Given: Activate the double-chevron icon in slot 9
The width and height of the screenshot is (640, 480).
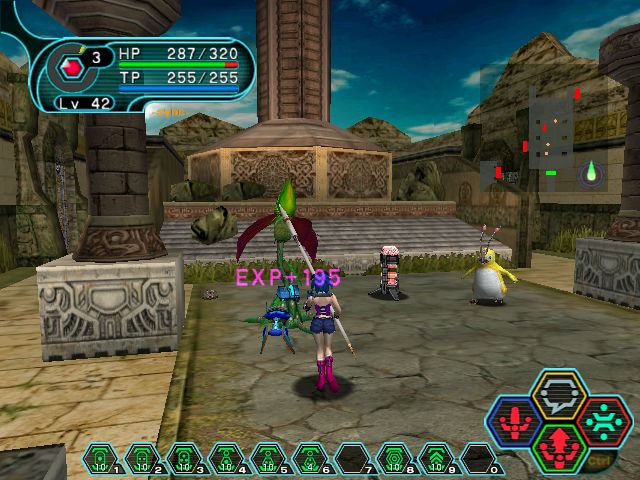Looking at the screenshot, I should [437, 459].
